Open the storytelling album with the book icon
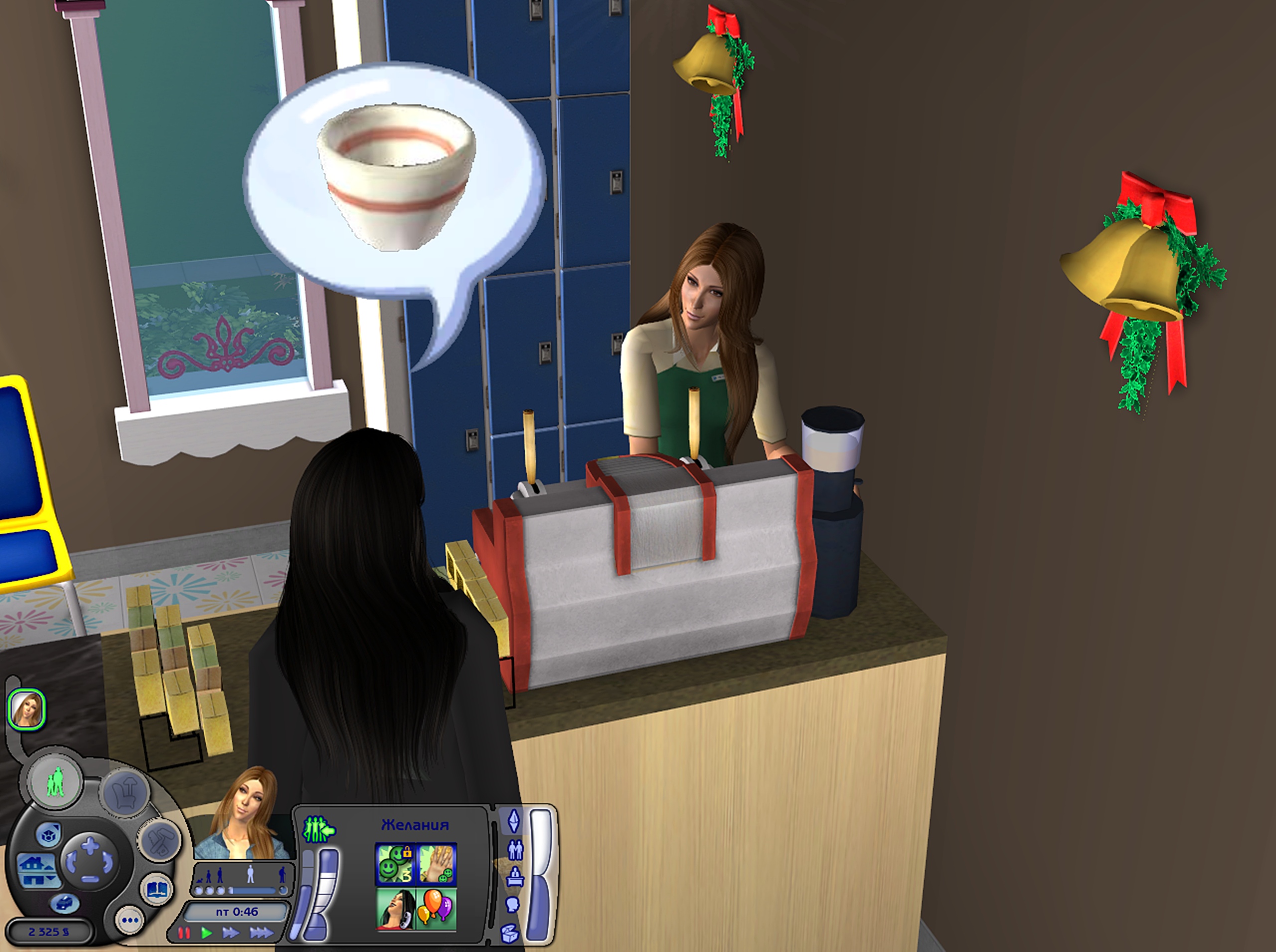The height and width of the screenshot is (952, 1276). (157, 890)
